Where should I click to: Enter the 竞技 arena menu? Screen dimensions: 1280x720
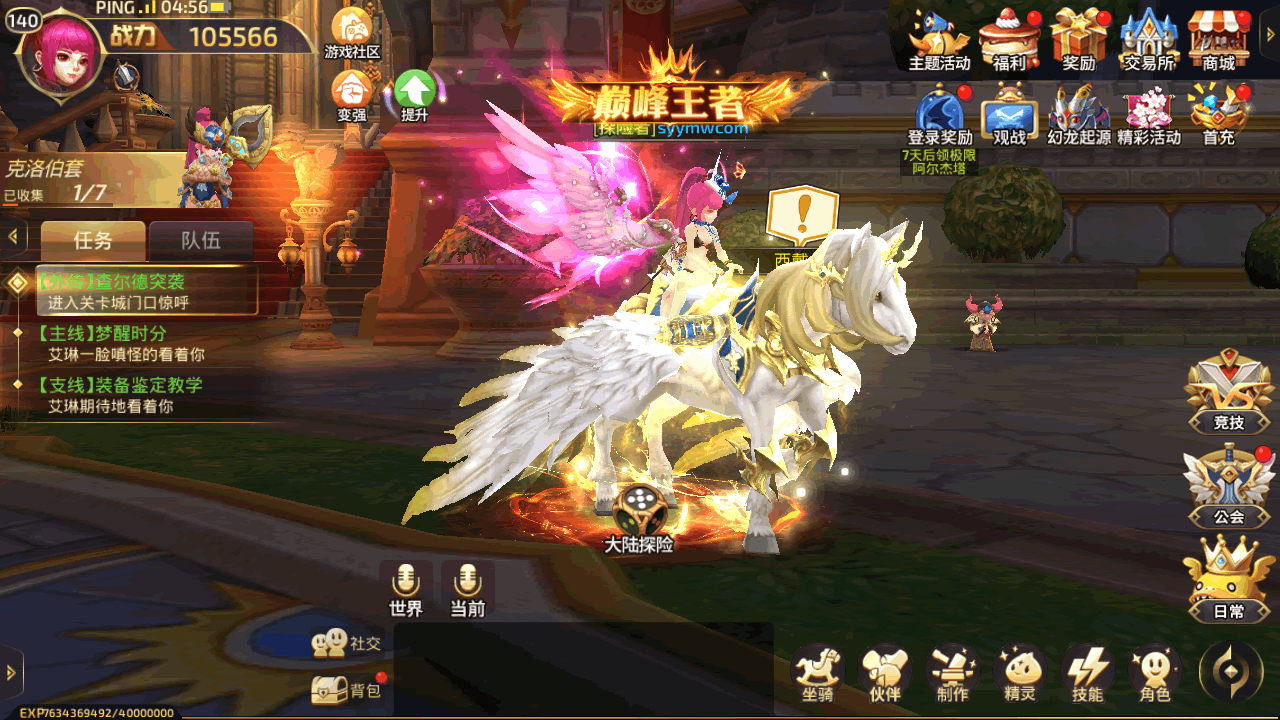[x=1228, y=392]
